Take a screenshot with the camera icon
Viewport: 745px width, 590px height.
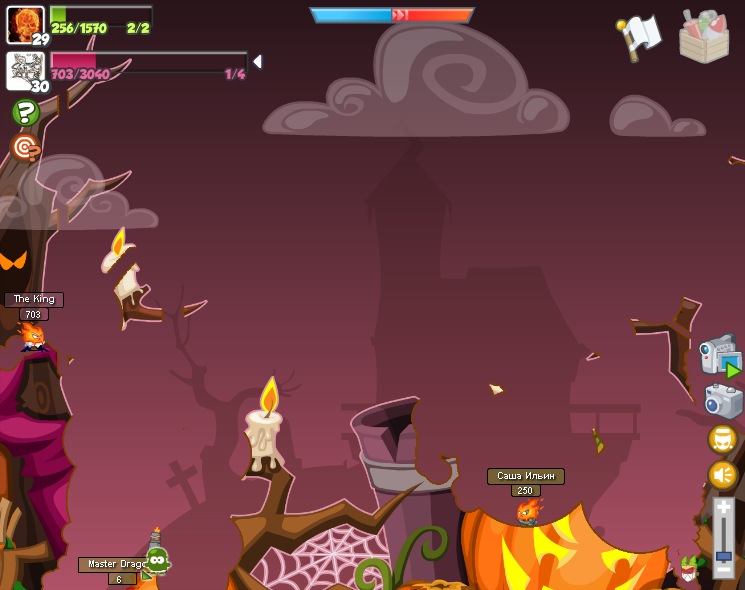(722, 401)
